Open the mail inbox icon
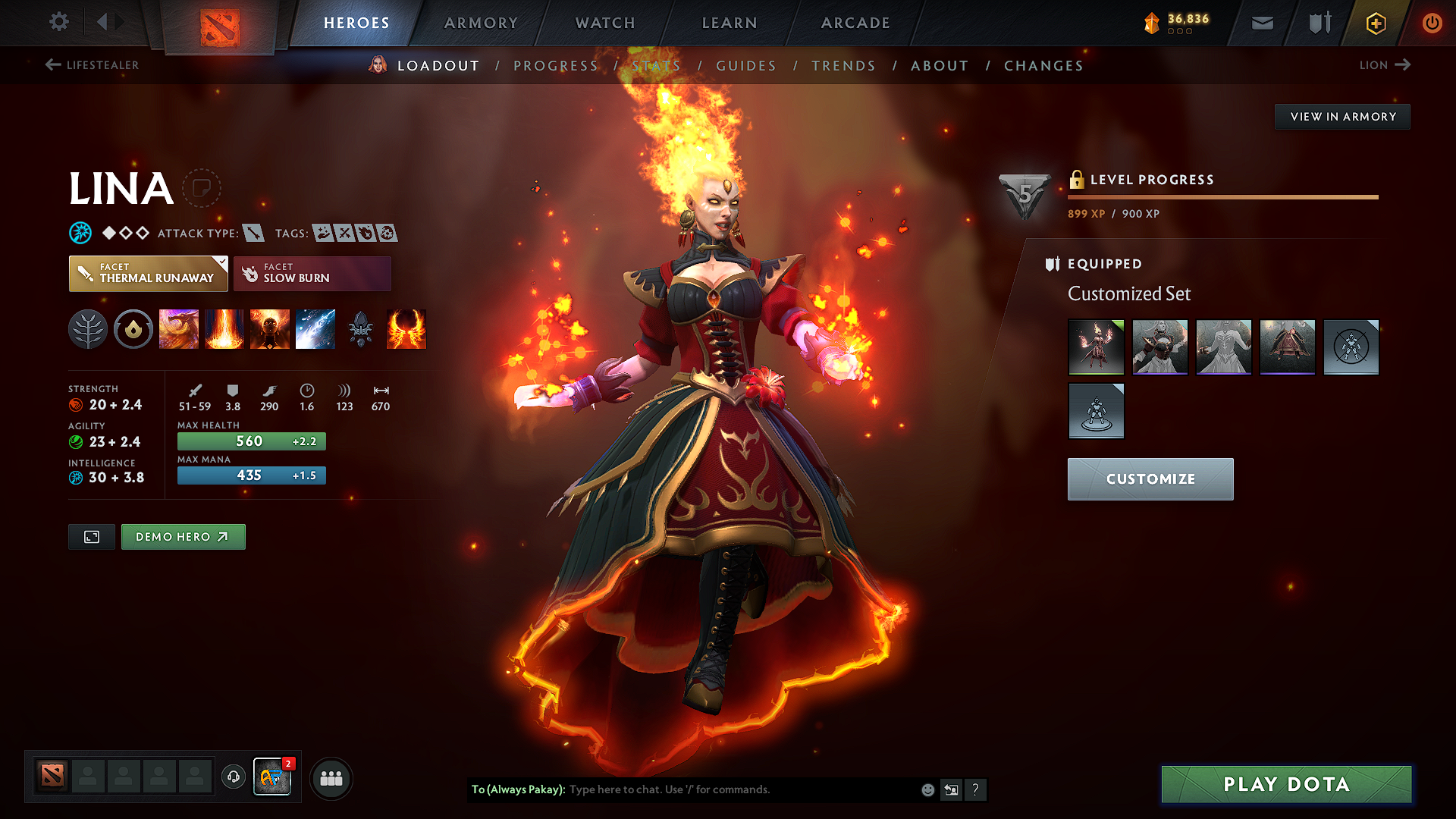The width and height of the screenshot is (1456, 819). point(1261,23)
